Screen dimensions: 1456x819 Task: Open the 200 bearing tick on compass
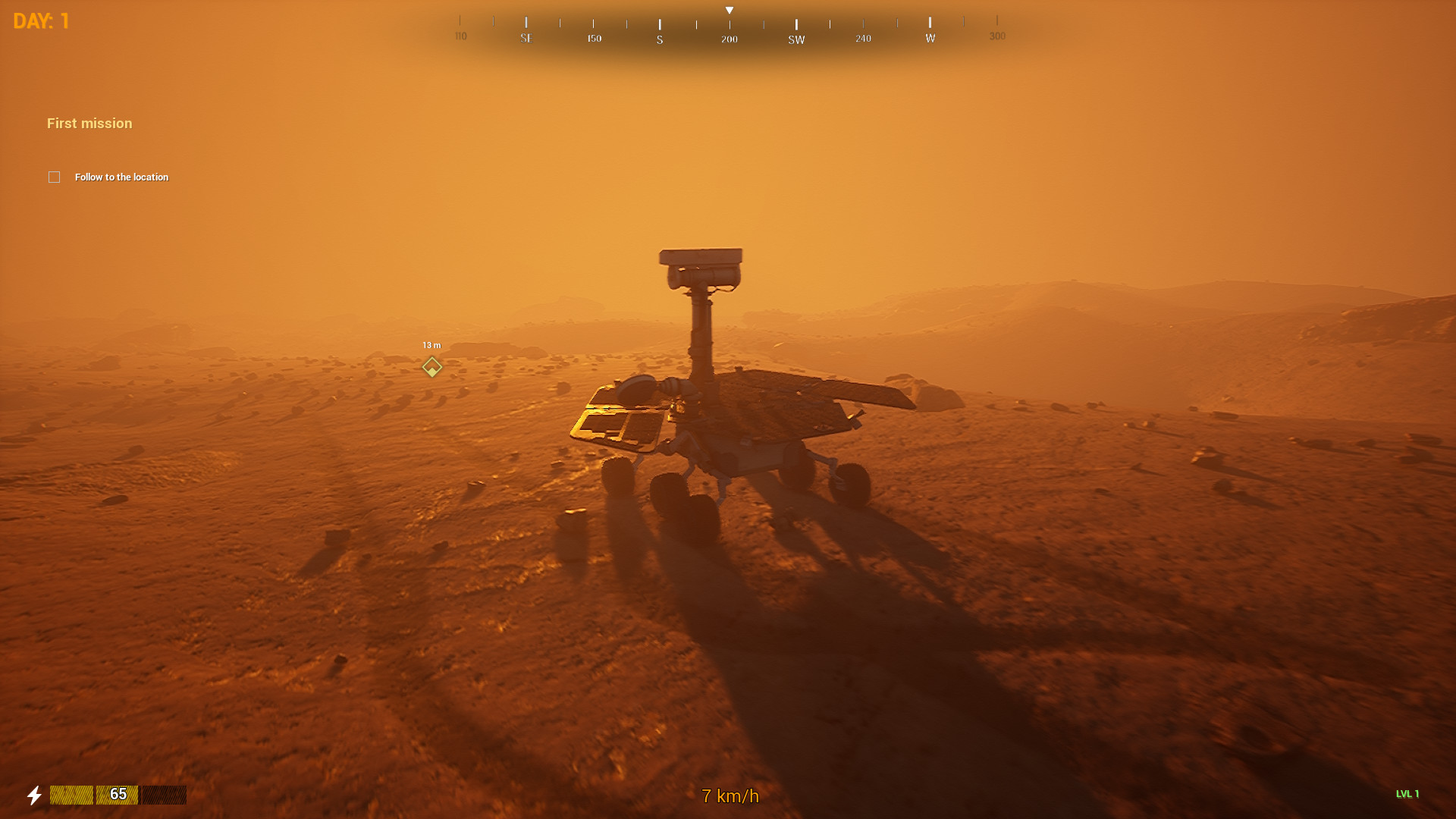(x=728, y=37)
